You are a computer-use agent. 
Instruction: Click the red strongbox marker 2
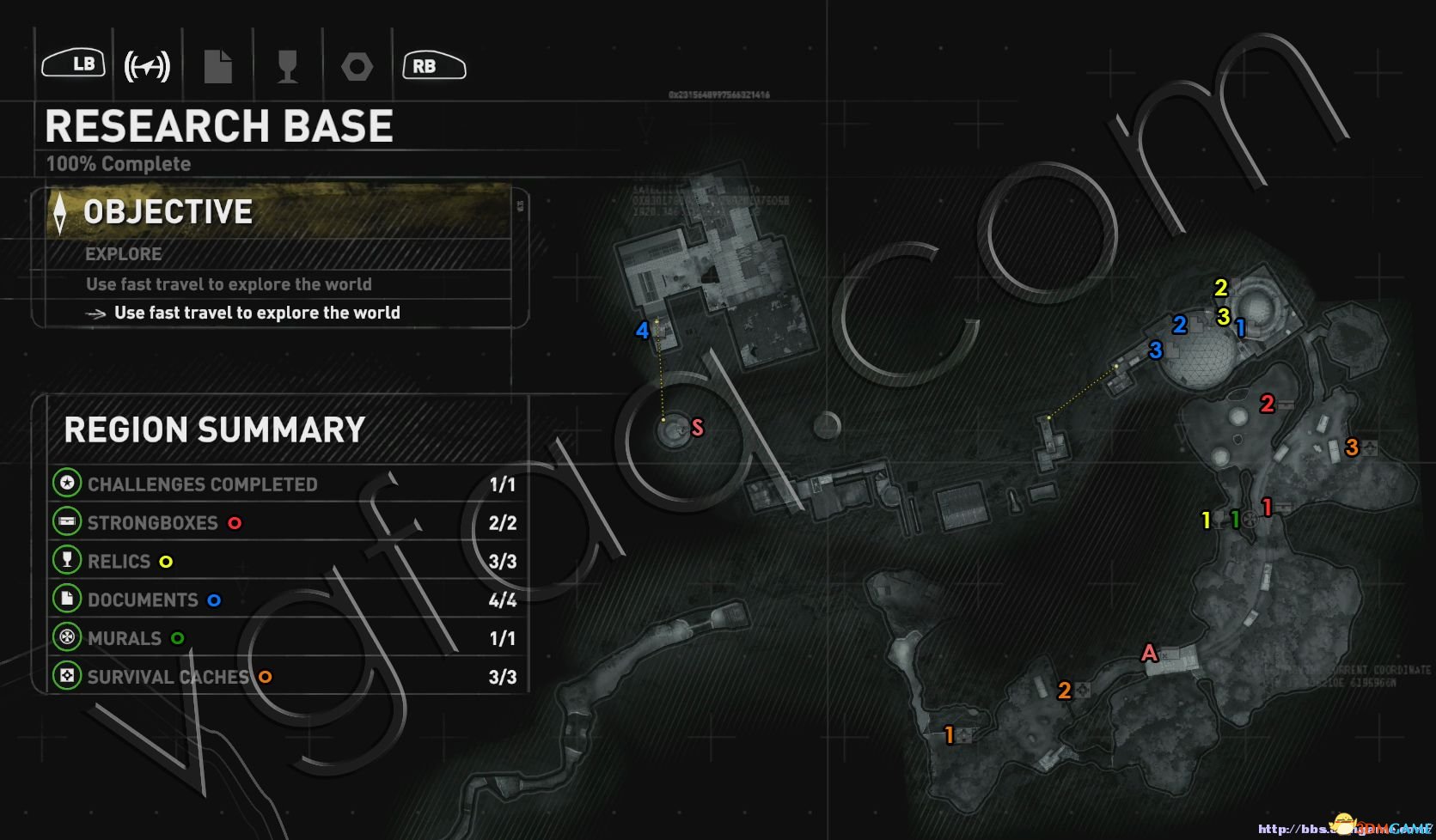(1267, 404)
